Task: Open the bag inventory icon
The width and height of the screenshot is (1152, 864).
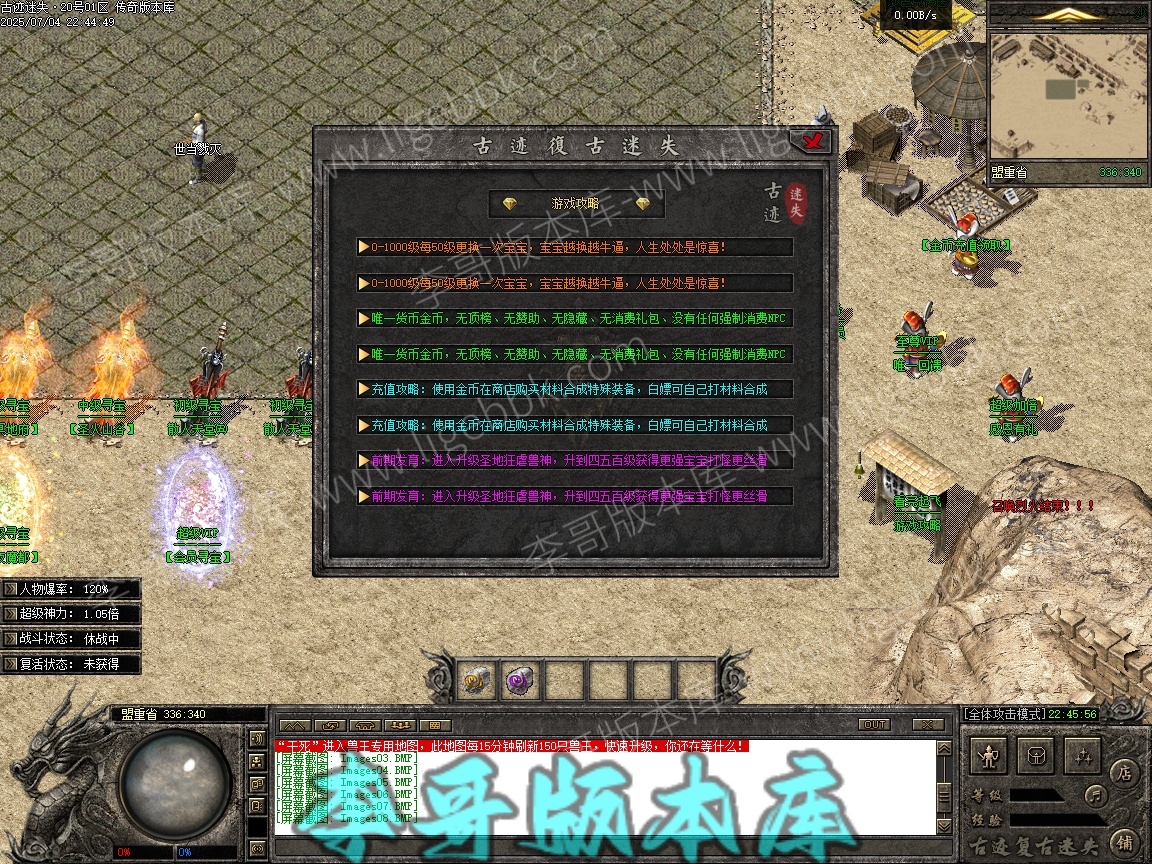Action: click(1035, 756)
